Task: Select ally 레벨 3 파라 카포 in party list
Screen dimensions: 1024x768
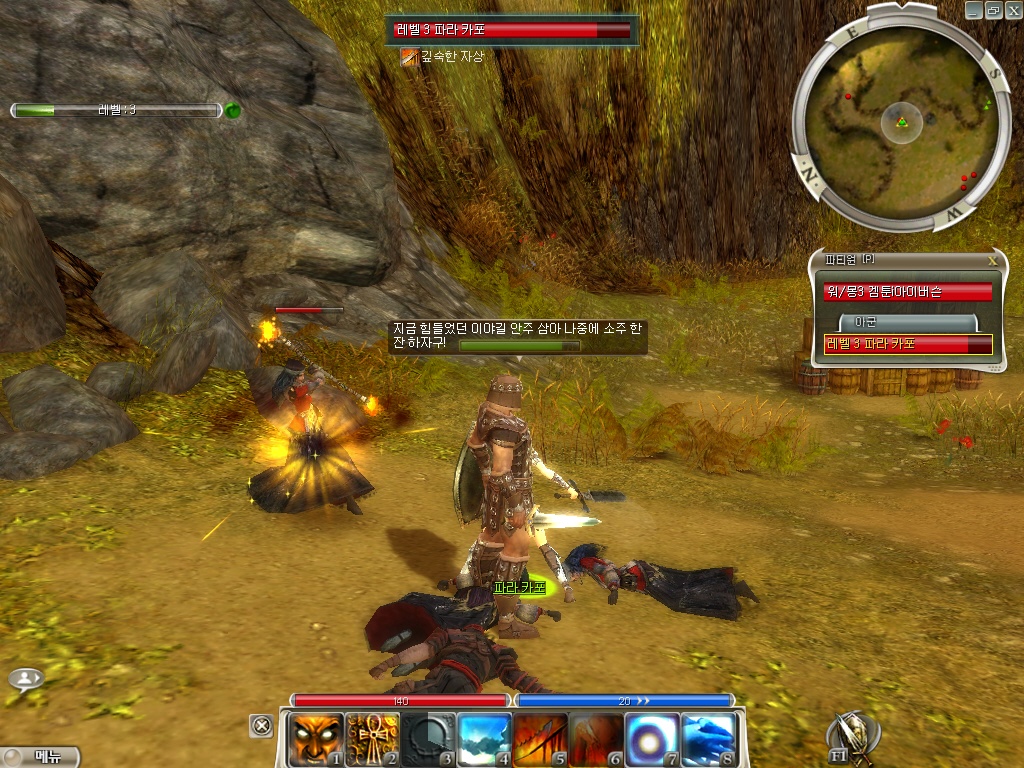Action: click(907, 344)
